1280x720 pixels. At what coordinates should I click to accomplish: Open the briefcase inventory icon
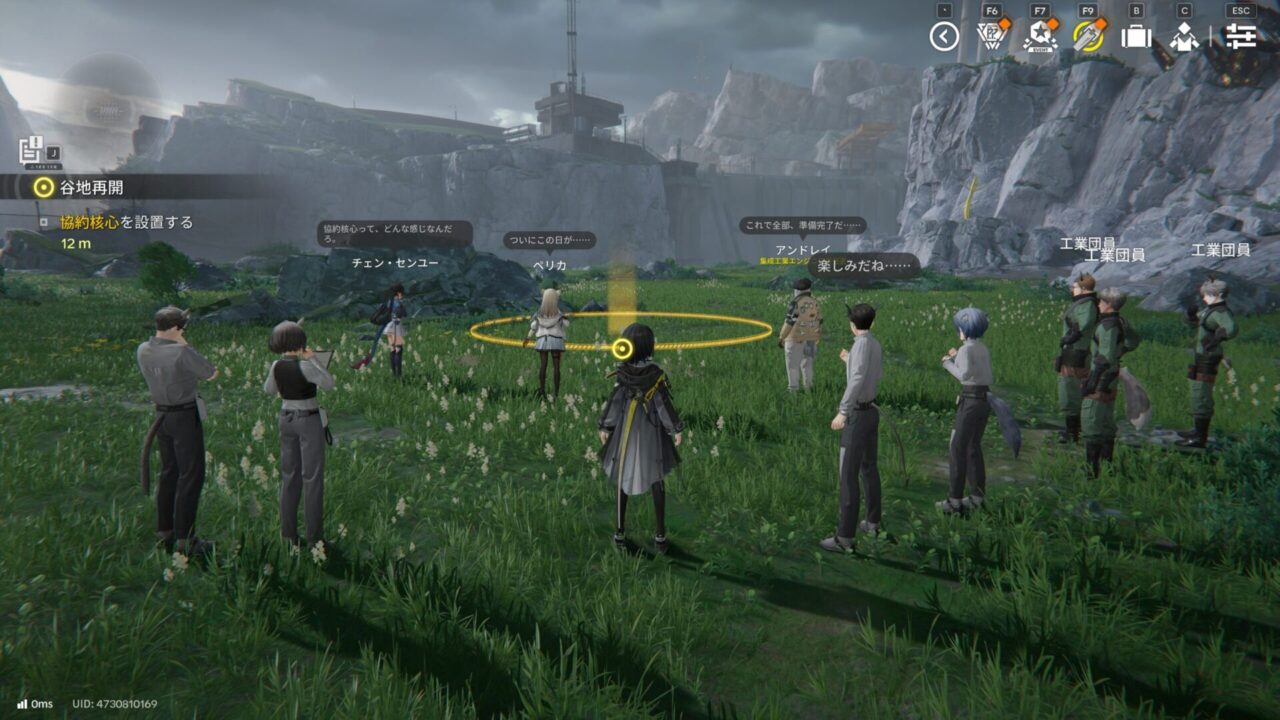coord(1136,36)
